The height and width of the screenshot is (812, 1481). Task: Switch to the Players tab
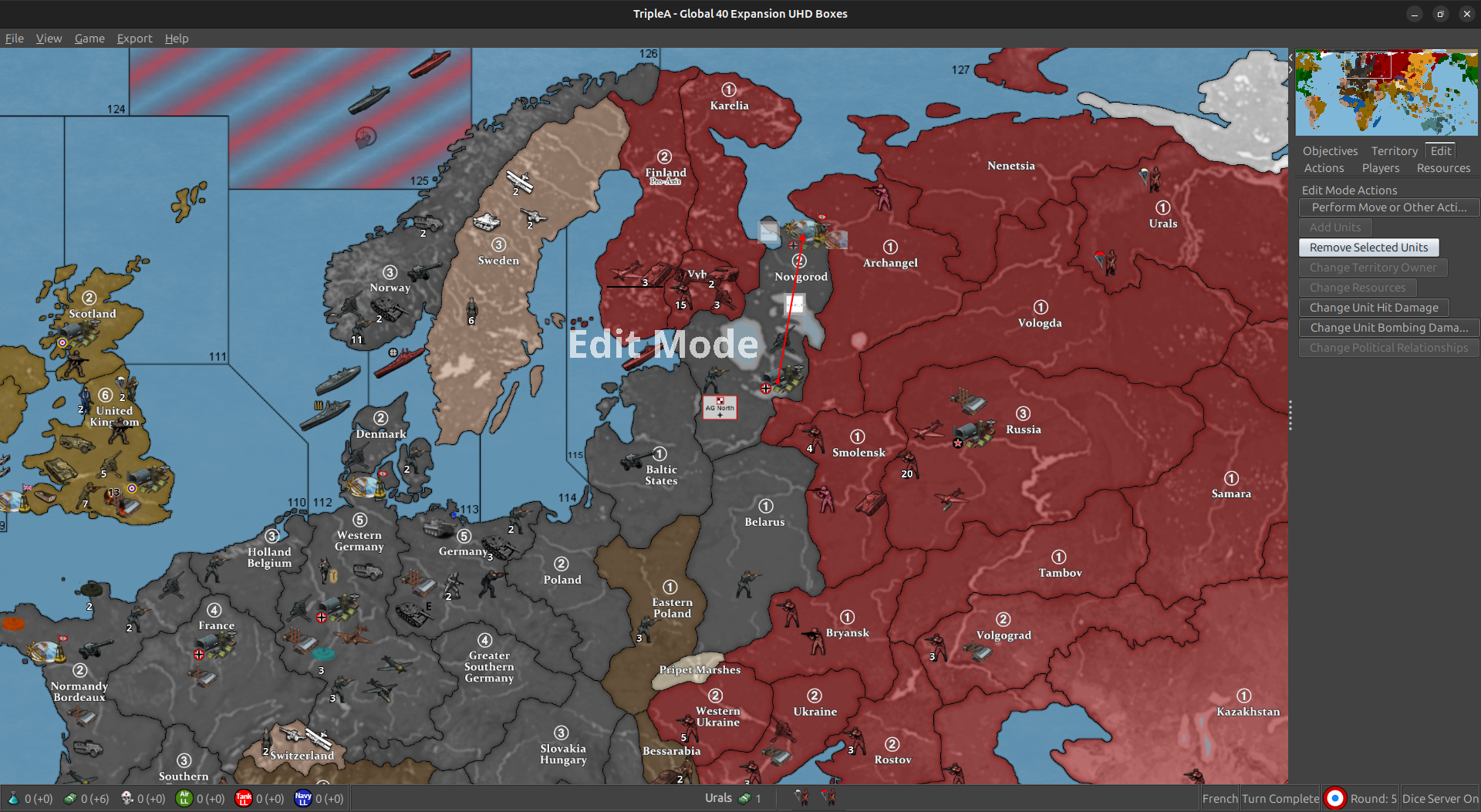coord(1381,167)
